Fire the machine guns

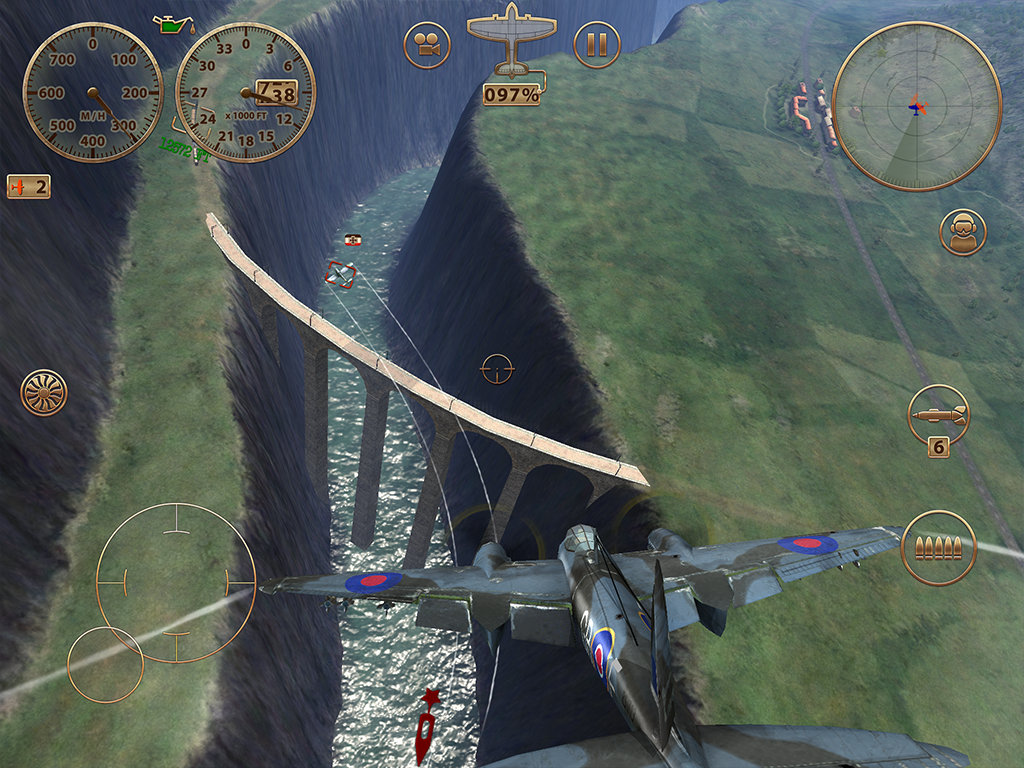click(x=938, y=547)
